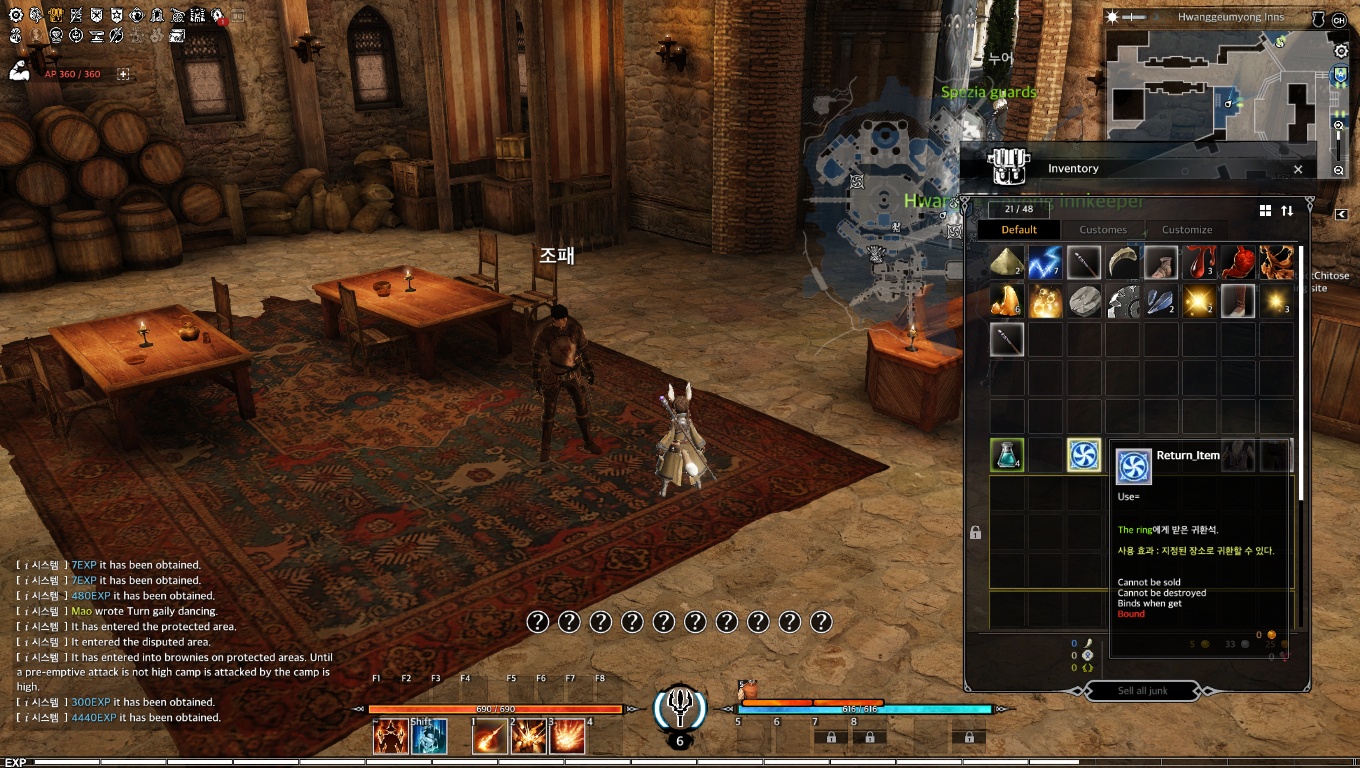
Task: Close the Inventory window
Action: click(1298, 170)
